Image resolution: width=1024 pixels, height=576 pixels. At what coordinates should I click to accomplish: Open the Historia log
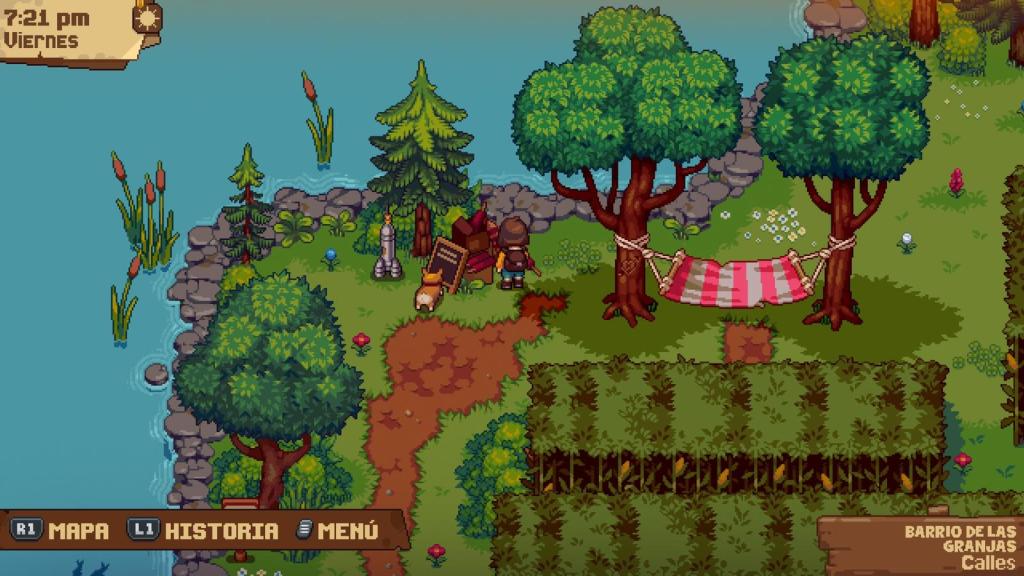click(x=204, y=530)
